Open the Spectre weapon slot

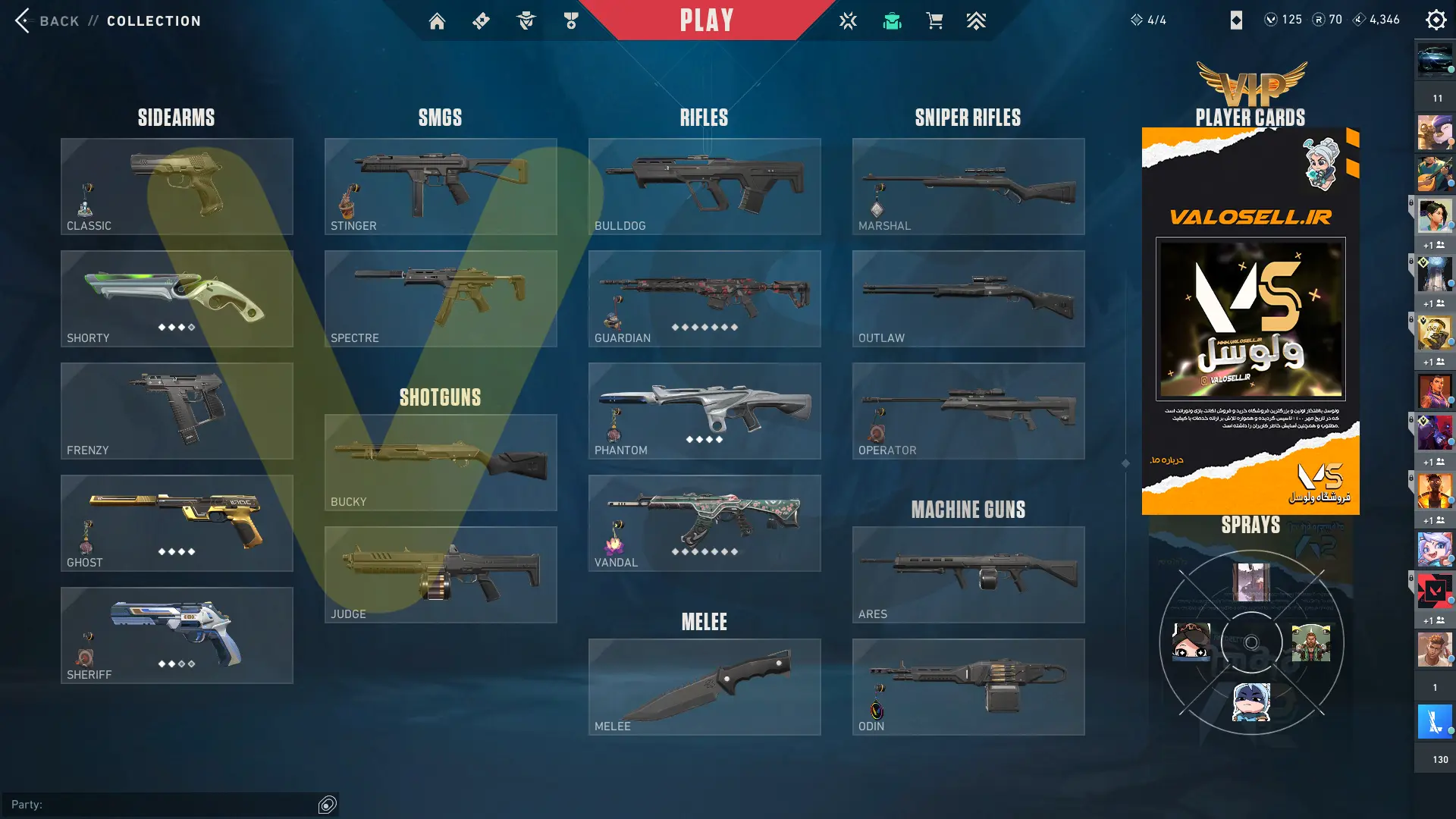[441, 299]
